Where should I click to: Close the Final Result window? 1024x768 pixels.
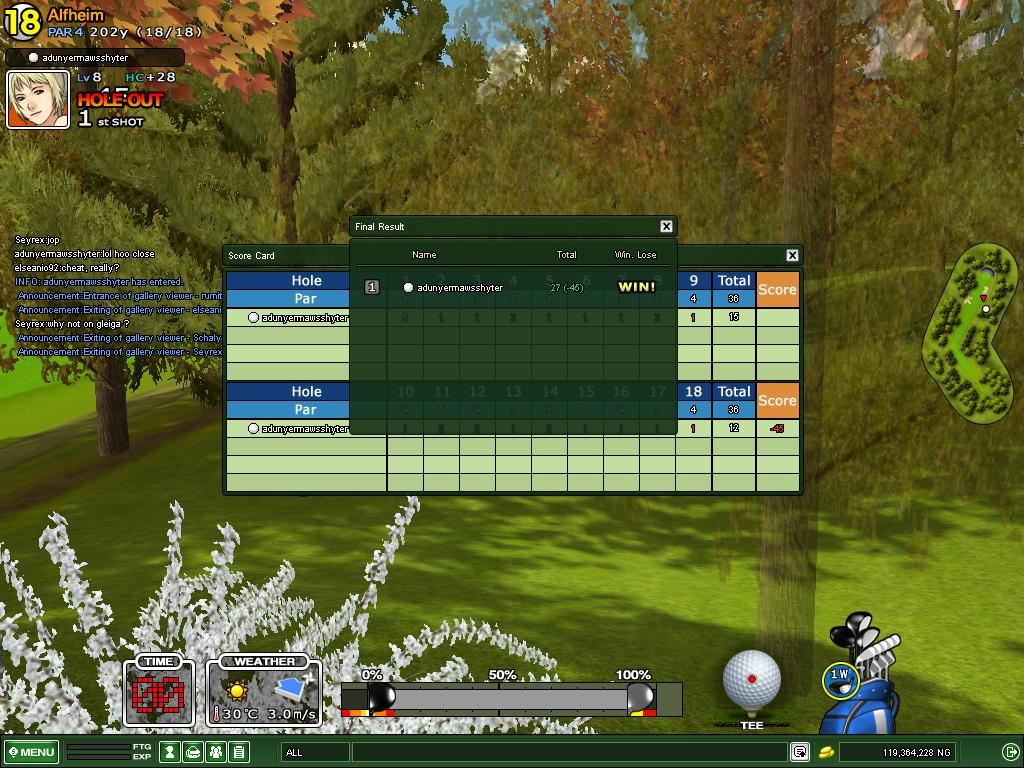point(666,226)
